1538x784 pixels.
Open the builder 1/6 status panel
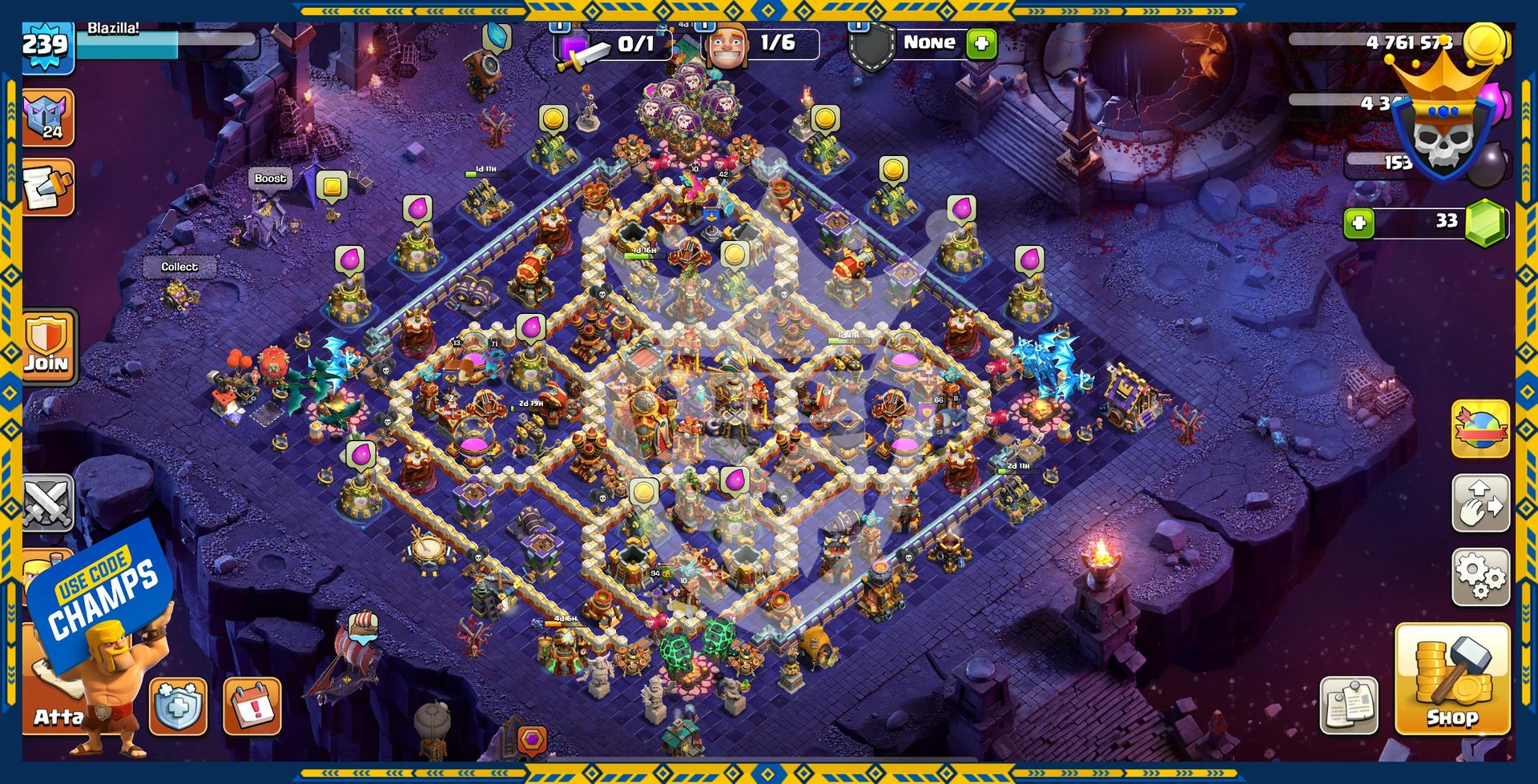[763, 43]
